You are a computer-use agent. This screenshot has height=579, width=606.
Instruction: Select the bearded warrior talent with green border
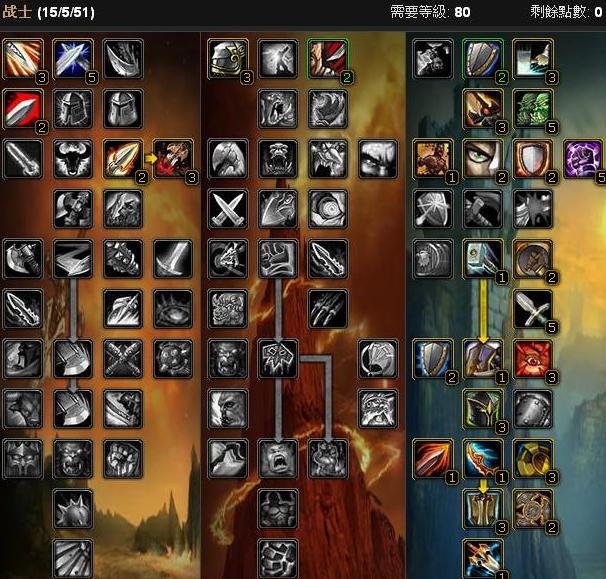click(327, 59)
